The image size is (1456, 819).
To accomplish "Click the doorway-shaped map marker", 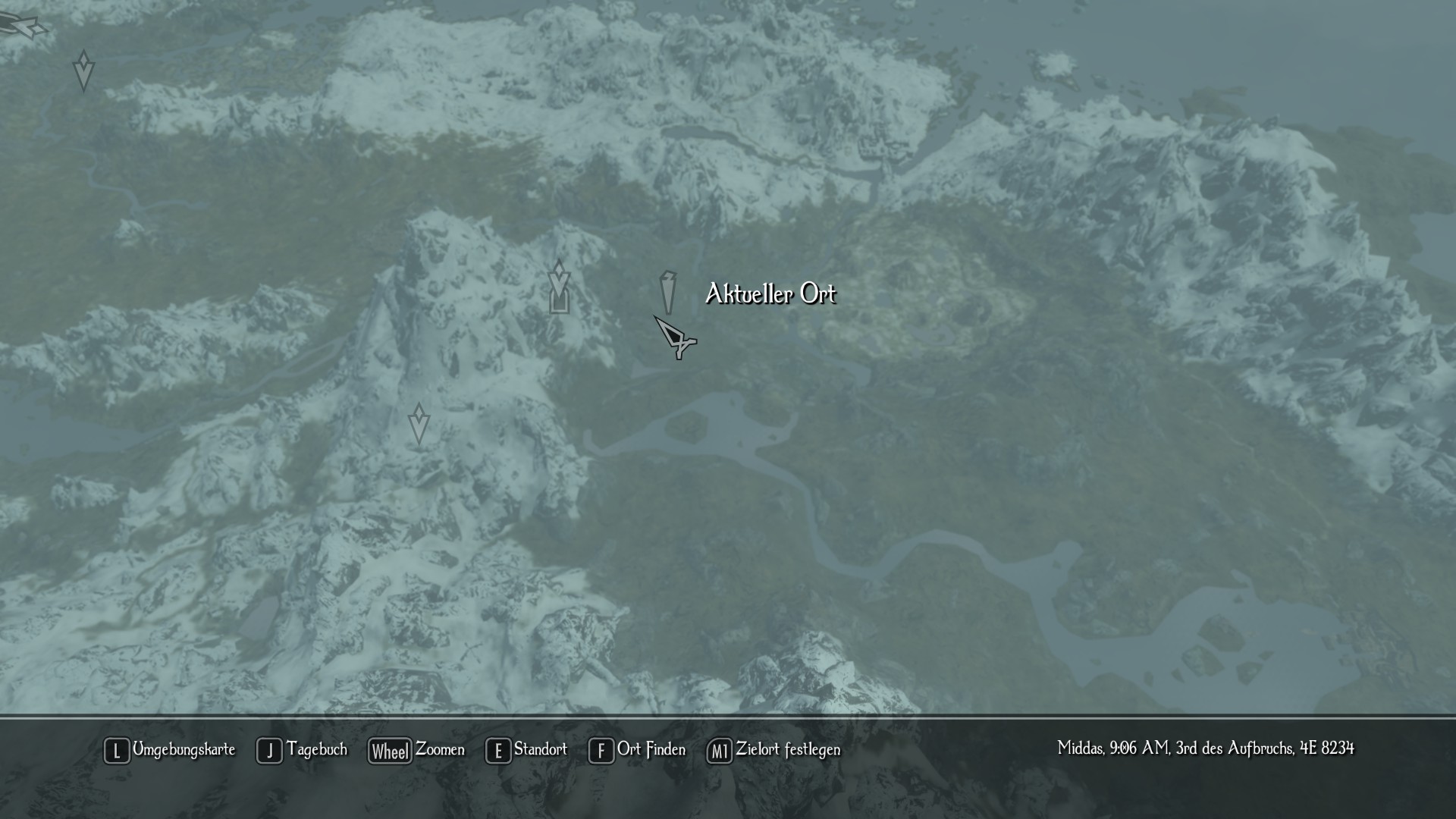I will pyautogui.click(x=559, y=301).
